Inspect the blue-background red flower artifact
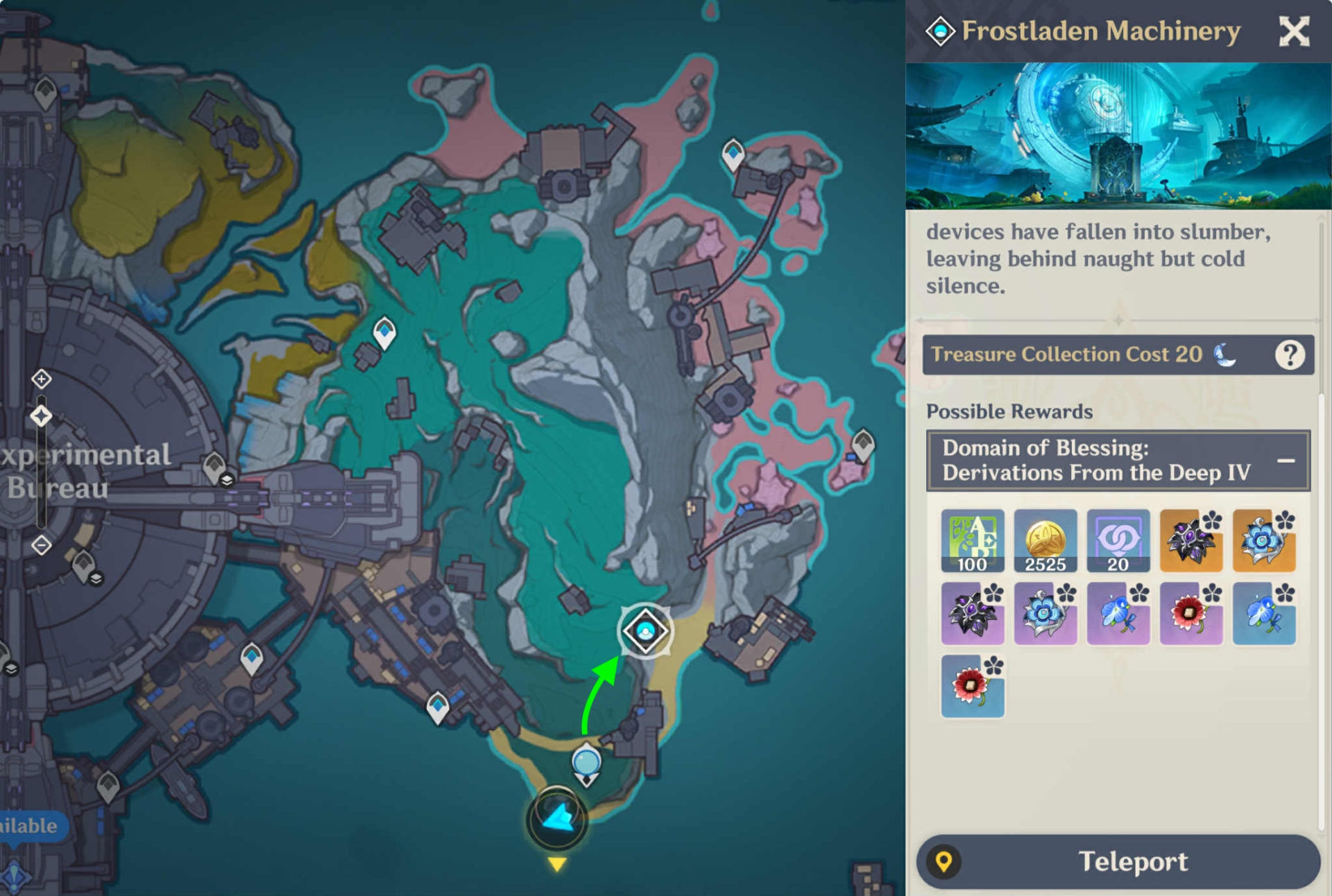Image resolution: width=1332 pixels, height=896 pixels. click(x=972, y=687)
